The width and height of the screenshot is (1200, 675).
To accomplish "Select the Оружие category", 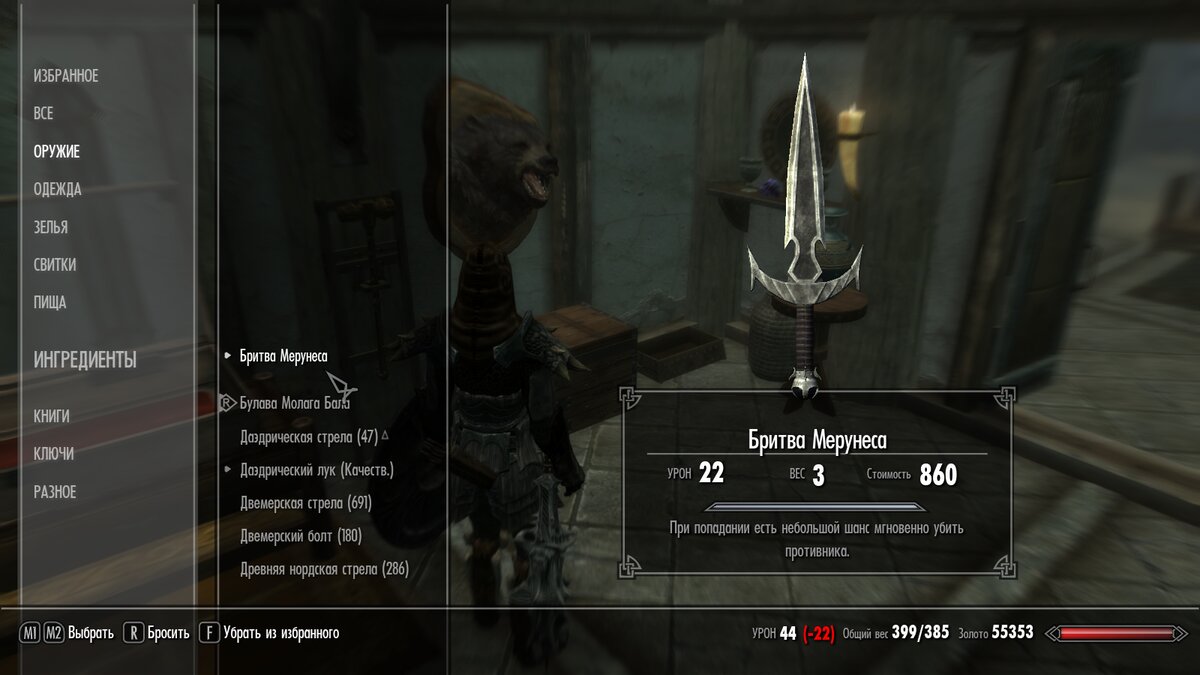I will (x=57, y=152).
